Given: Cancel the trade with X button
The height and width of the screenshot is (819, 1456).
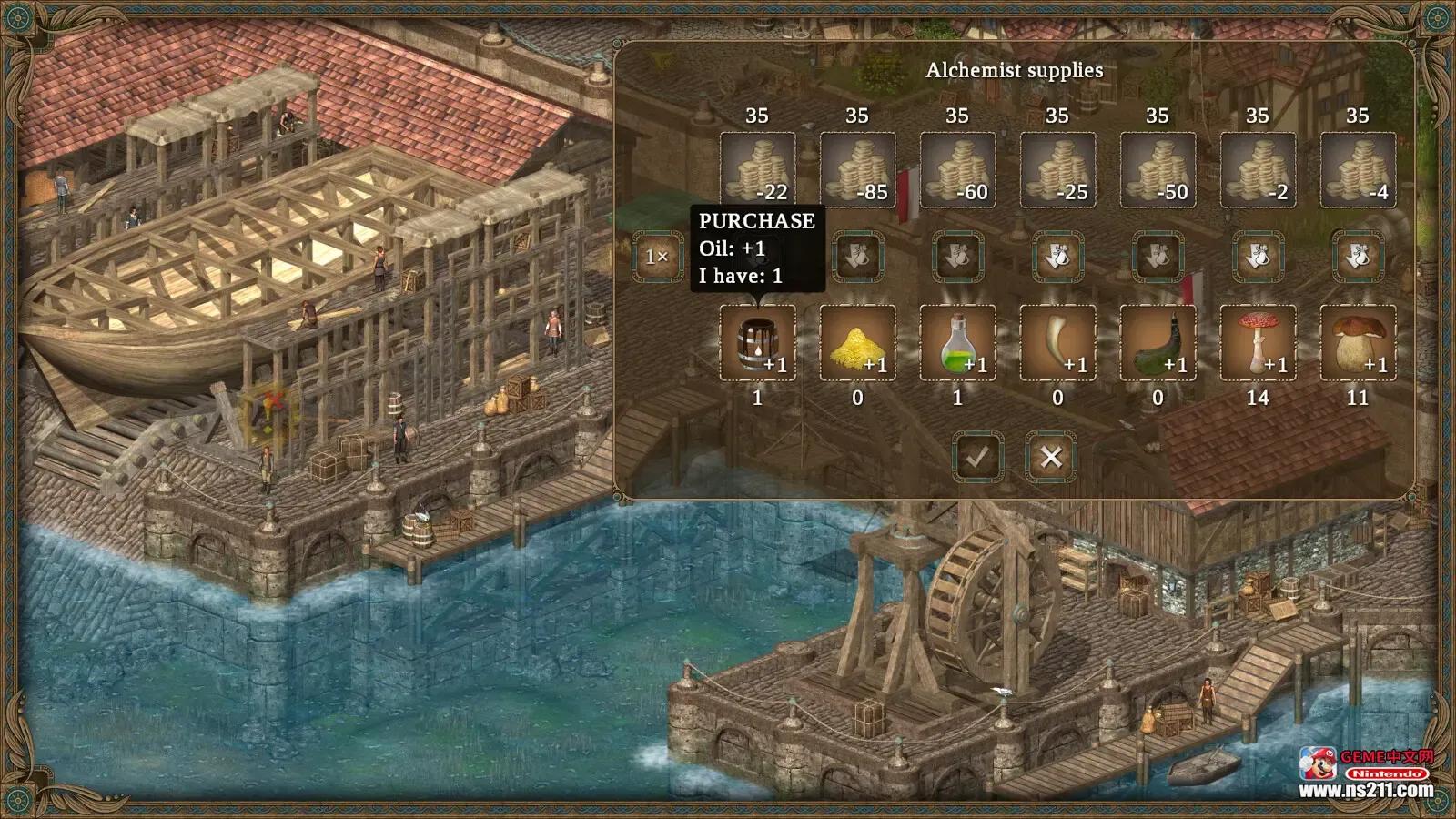Looking at the screenshot, I should click(x=1051, y=457).
